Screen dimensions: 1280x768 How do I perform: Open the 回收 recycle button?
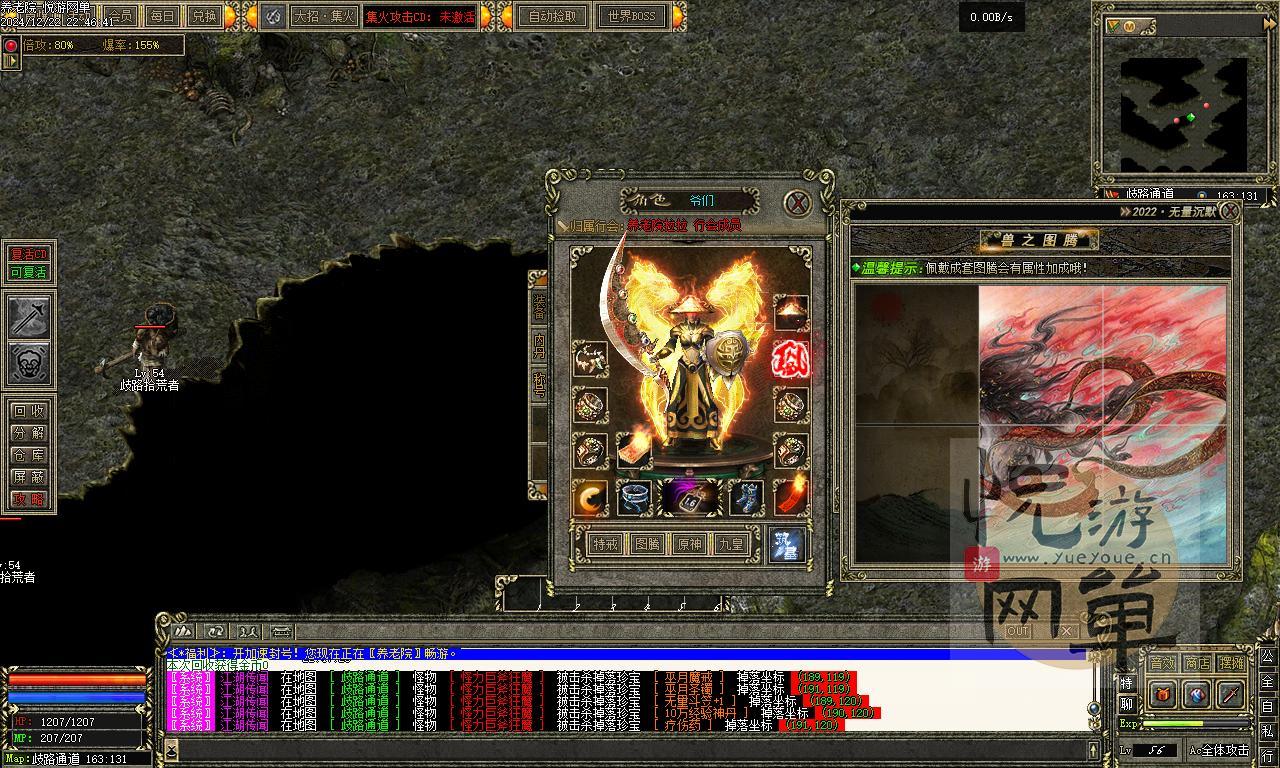click(29, 411)
